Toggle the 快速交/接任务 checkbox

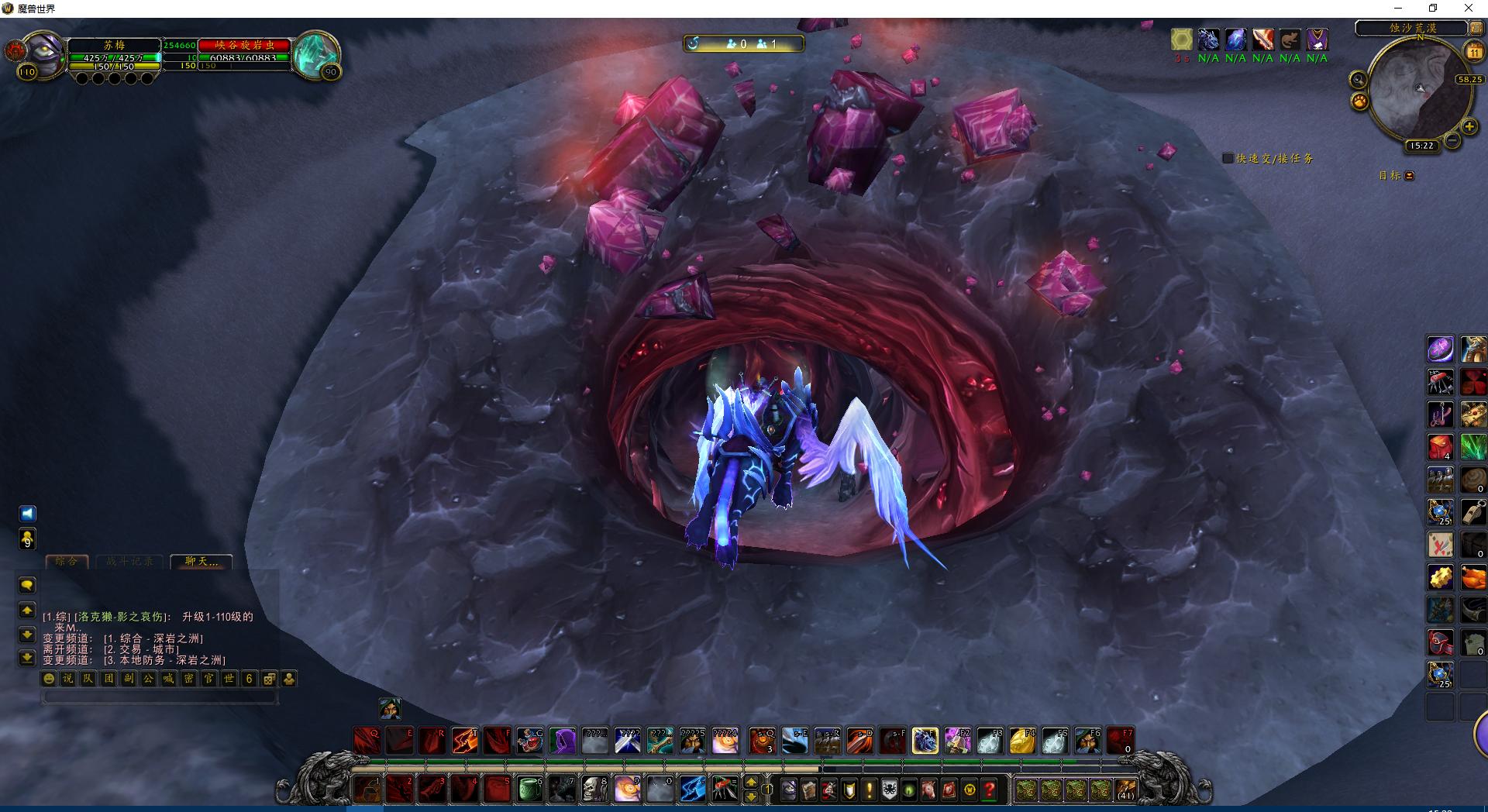[1228, 158]
